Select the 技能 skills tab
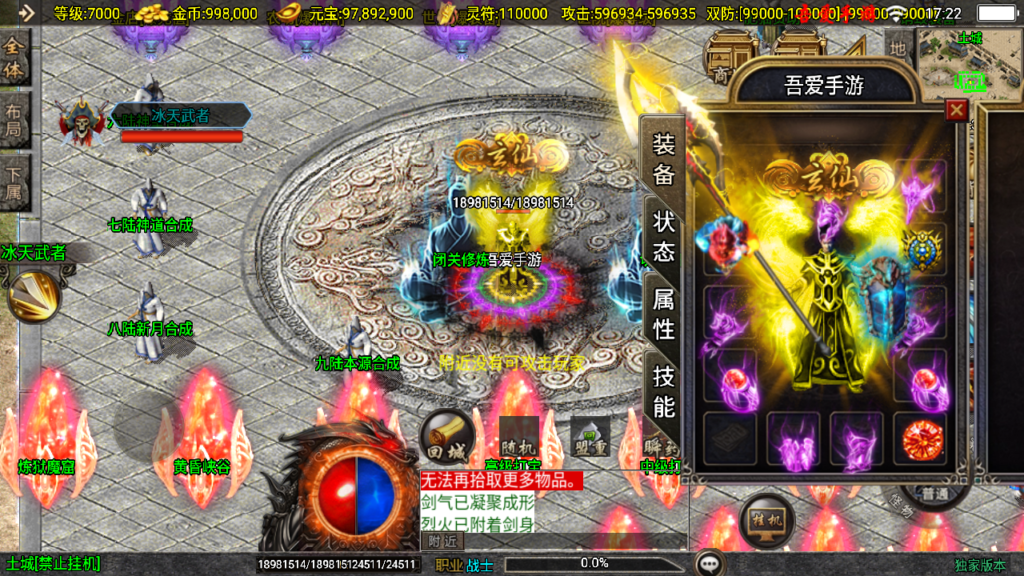 pos(664,391)
